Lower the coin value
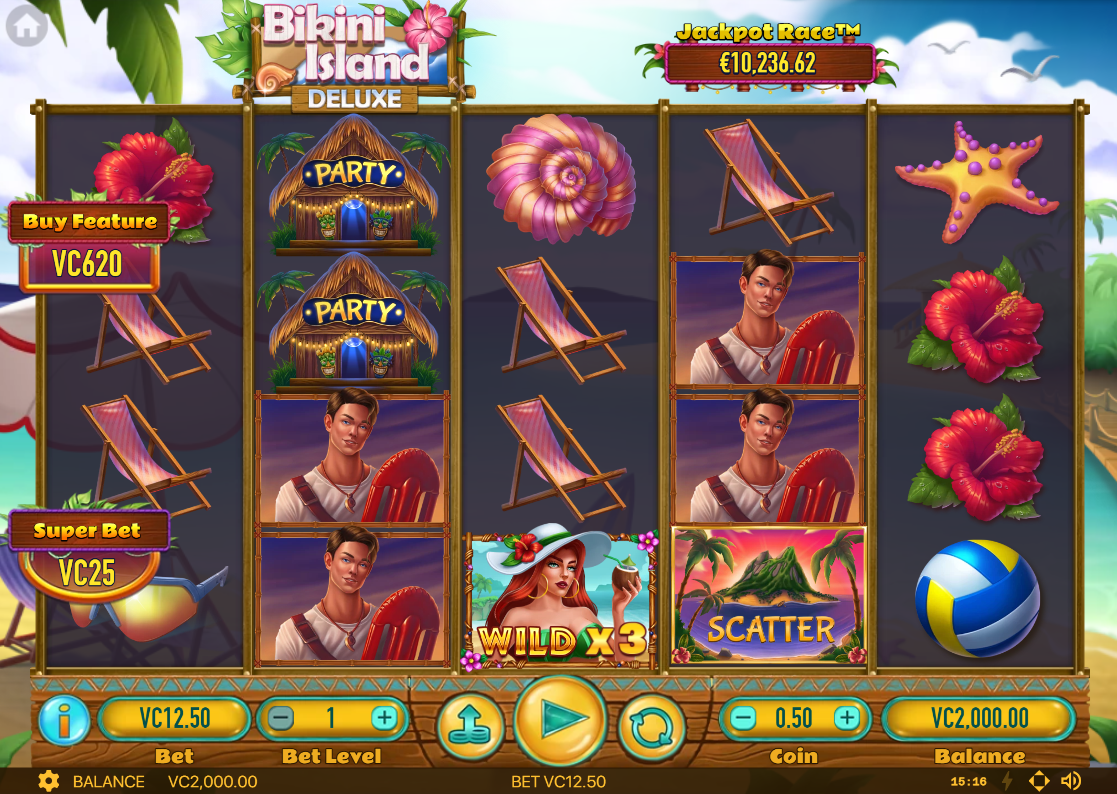 tap(743, 718)
